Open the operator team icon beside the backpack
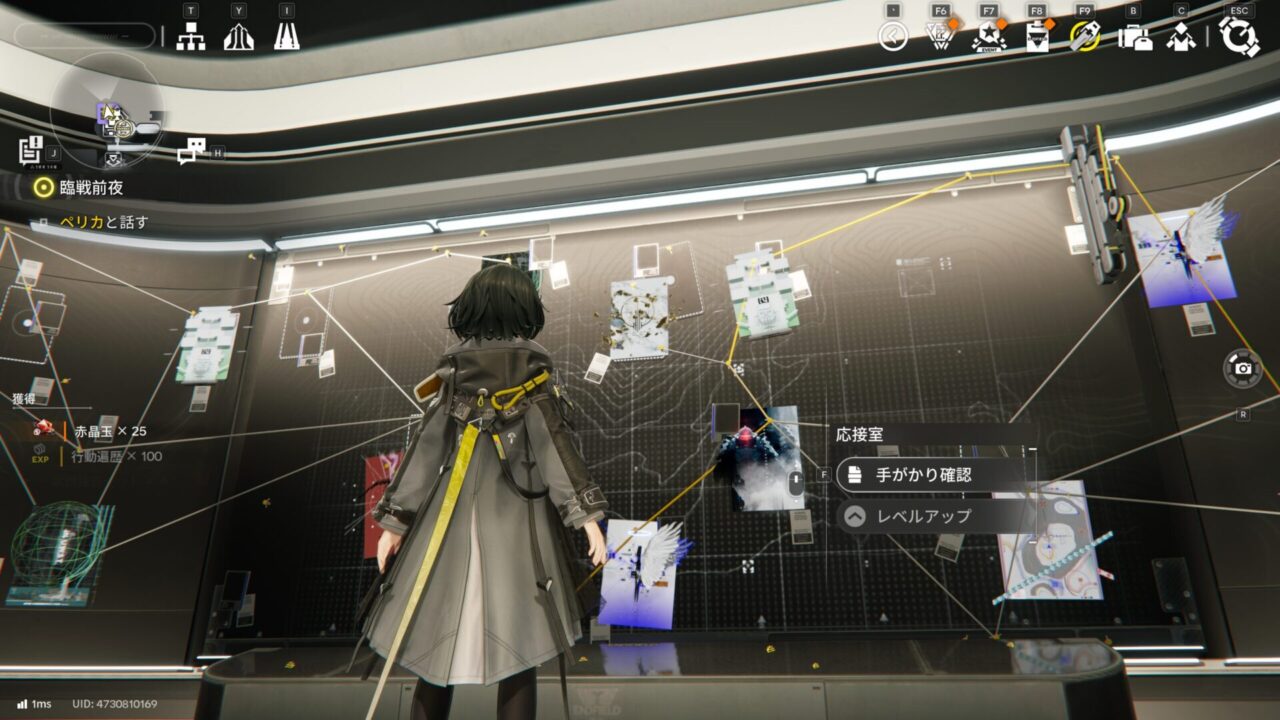Screen dimensions: 1280x720 pyautogui.click(x=1181, y=37)
